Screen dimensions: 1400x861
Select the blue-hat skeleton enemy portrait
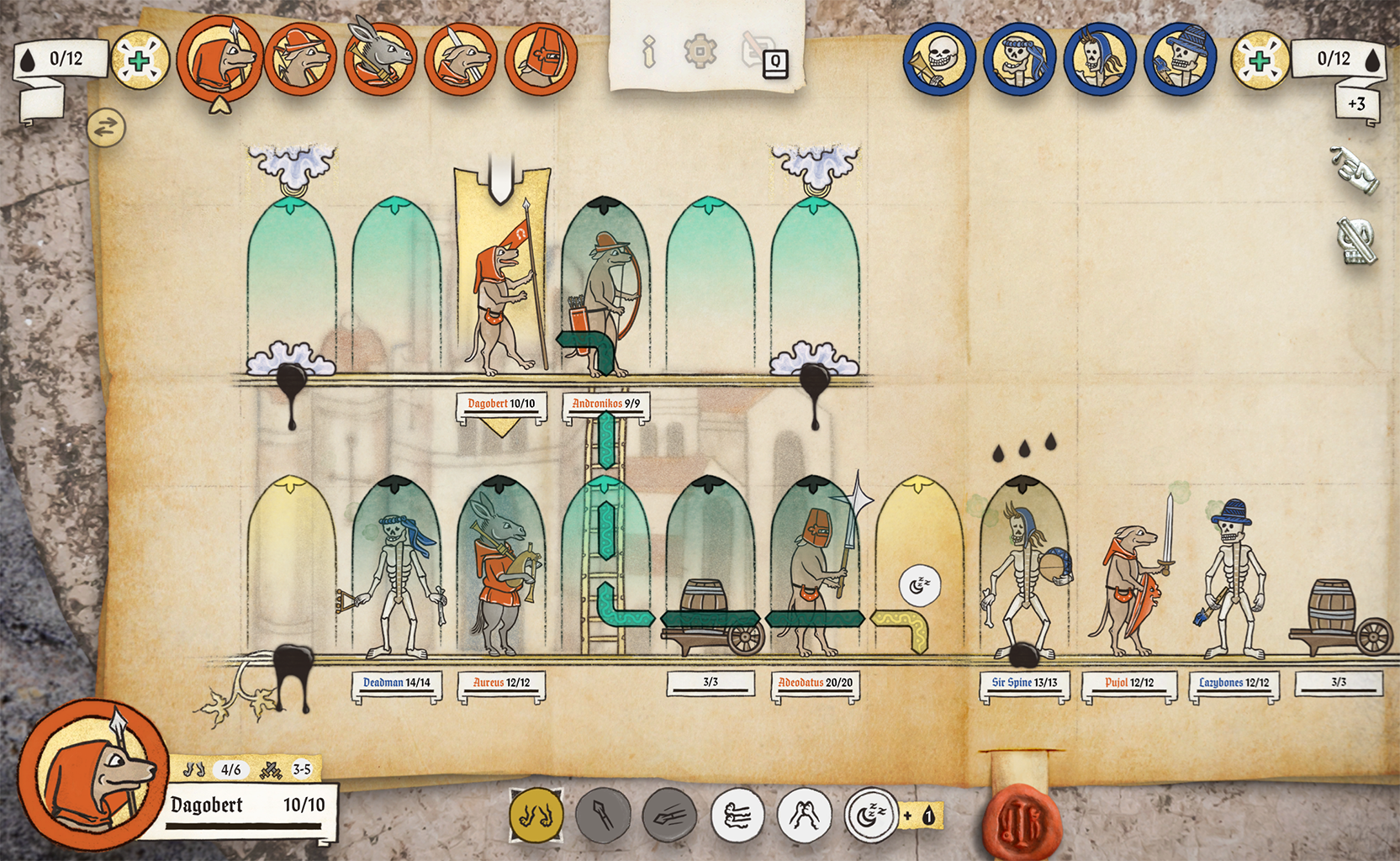(1181, 59)
